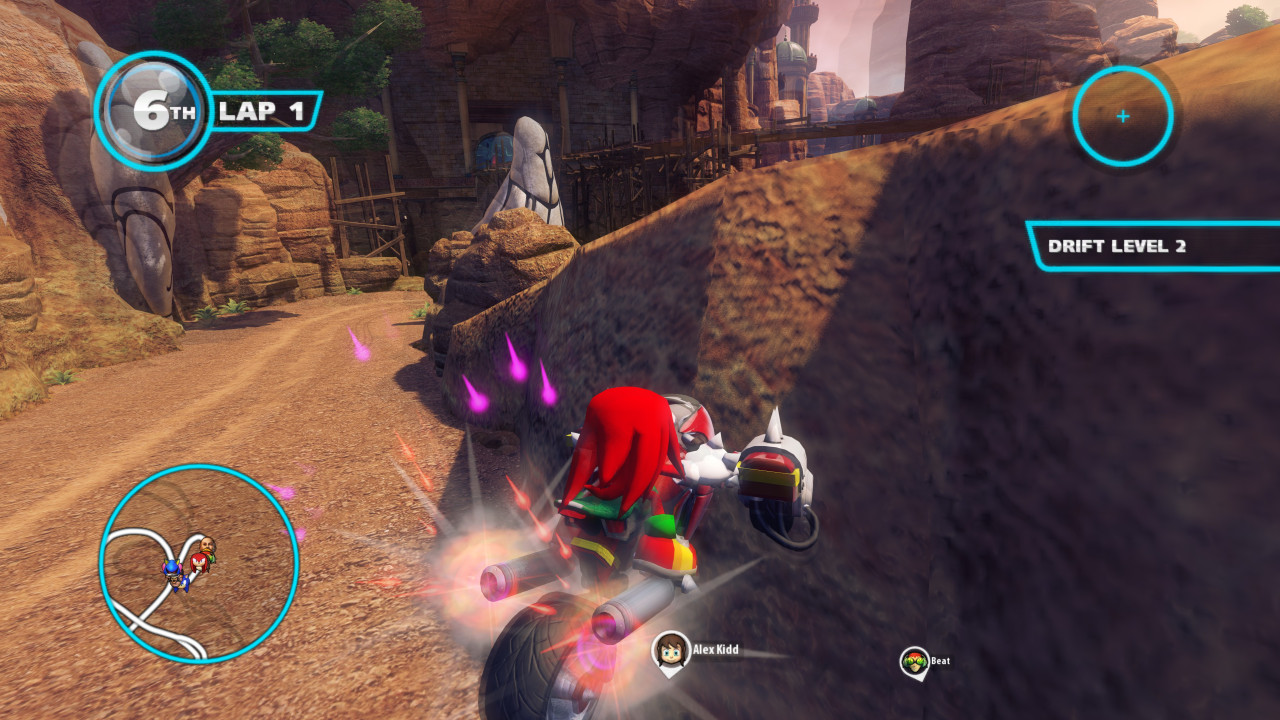Viewport: 1280px width, 720px height.
Task: Select Beat's racer portrait marker
Action: [914, 662]
